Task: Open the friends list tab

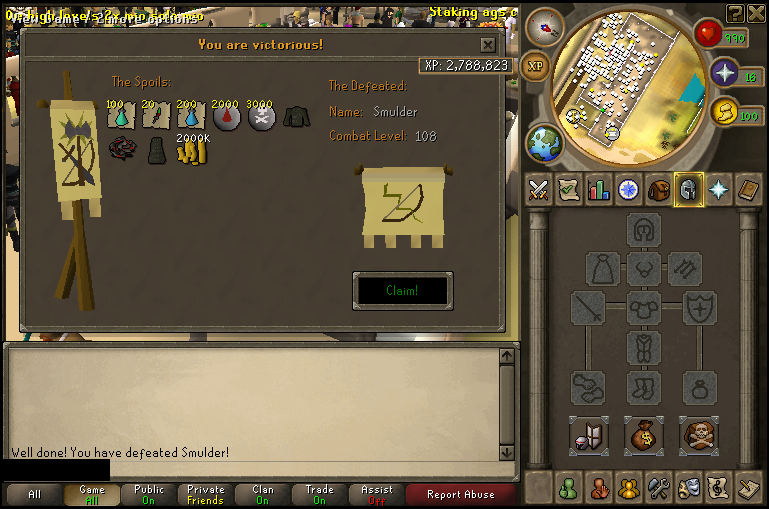Action: (569, 488)
